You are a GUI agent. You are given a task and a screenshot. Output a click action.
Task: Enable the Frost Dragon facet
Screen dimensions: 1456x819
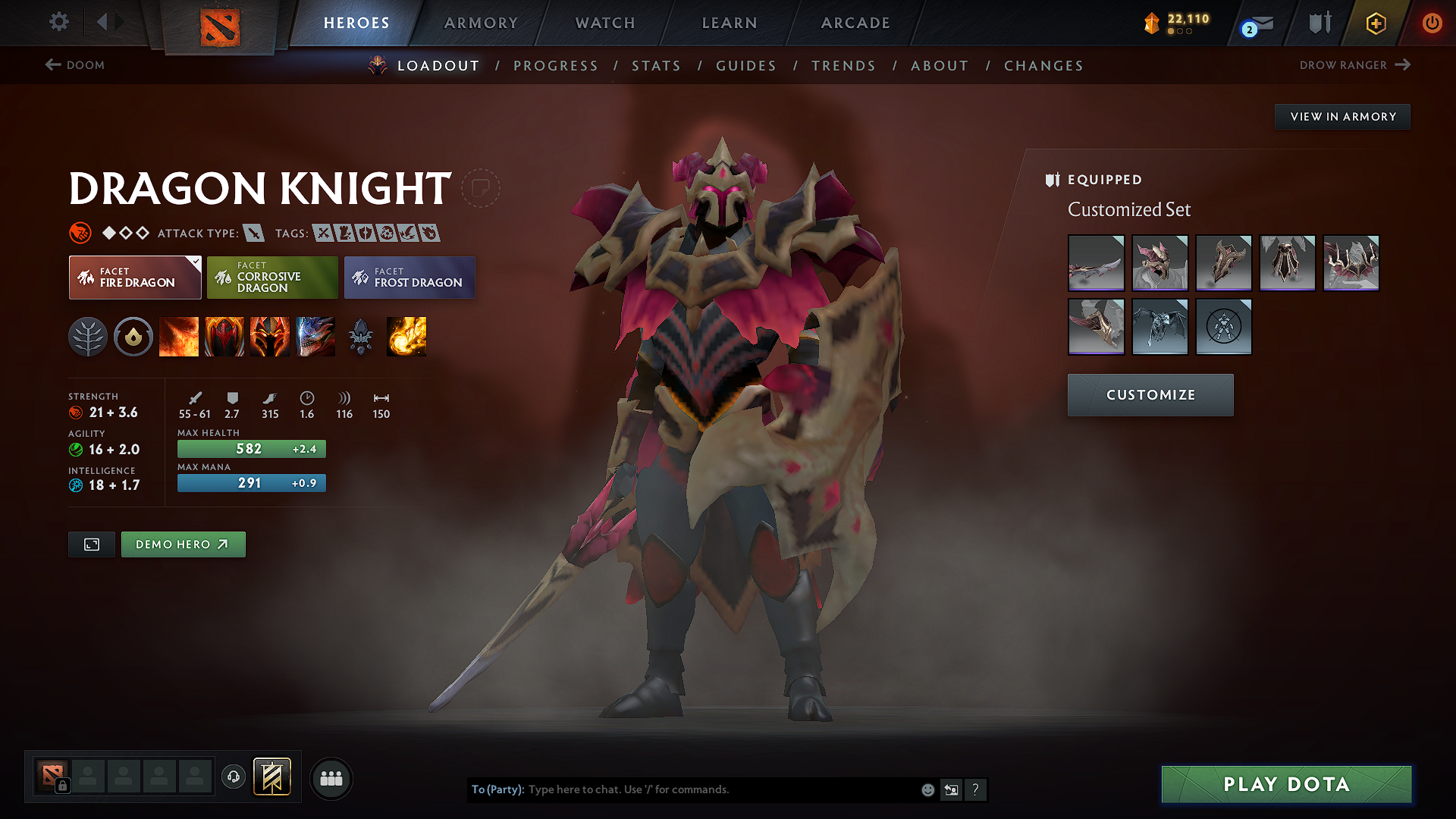(409, 278)
